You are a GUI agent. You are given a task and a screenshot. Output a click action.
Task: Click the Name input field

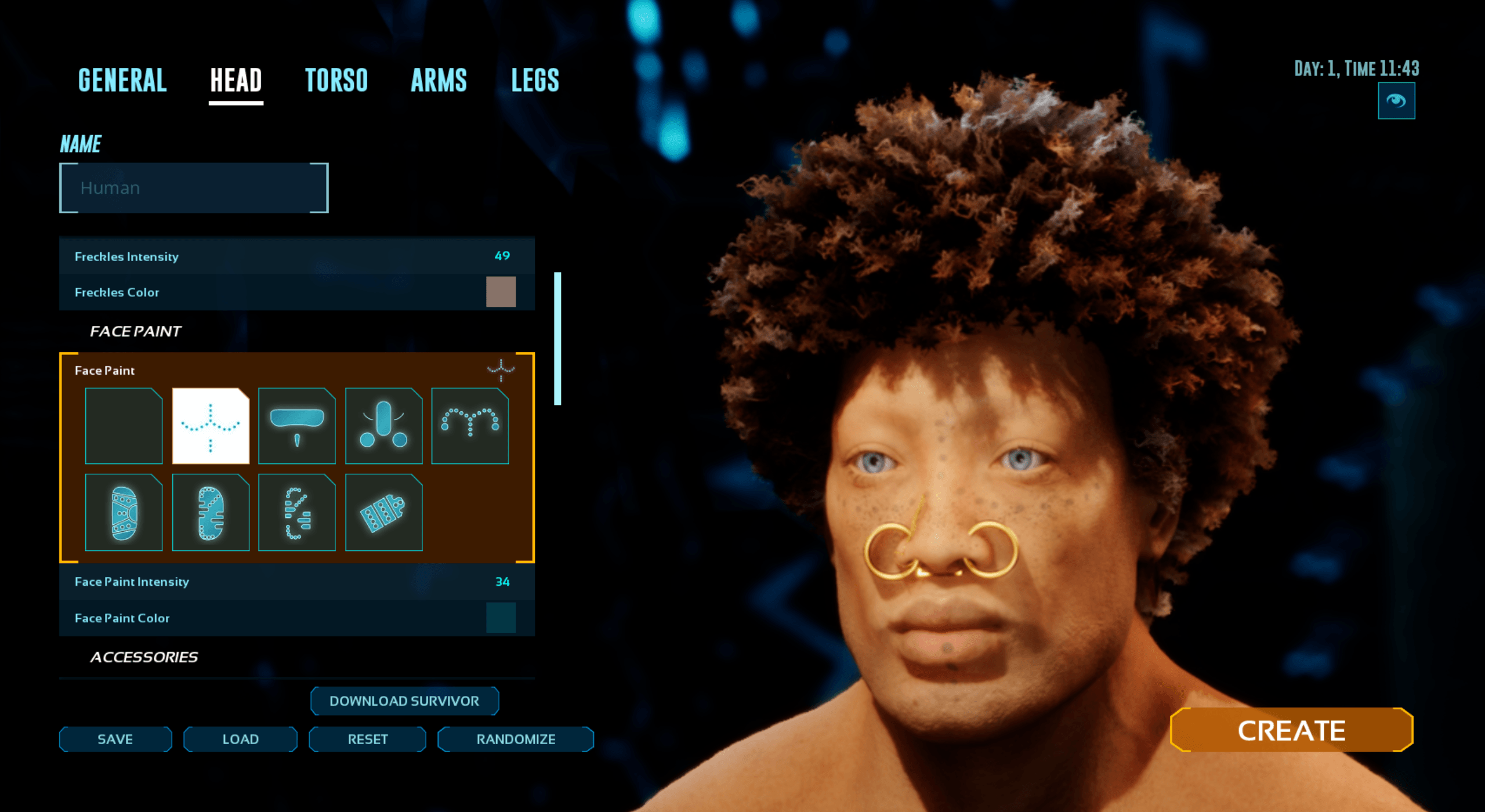coord(194,188)
